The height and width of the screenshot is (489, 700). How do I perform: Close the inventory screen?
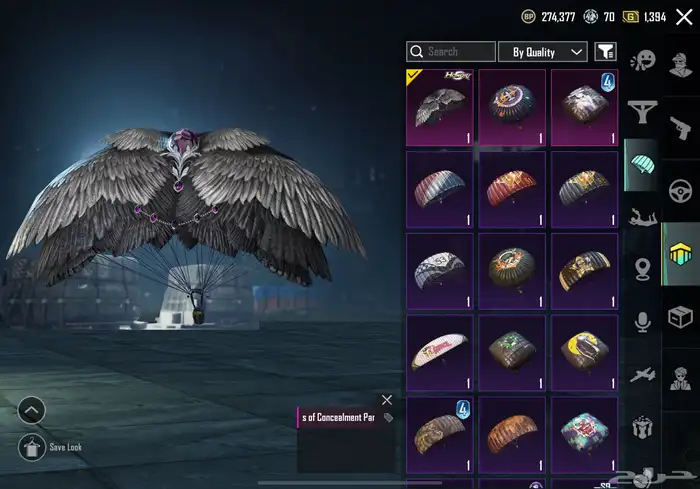[684, 17]
